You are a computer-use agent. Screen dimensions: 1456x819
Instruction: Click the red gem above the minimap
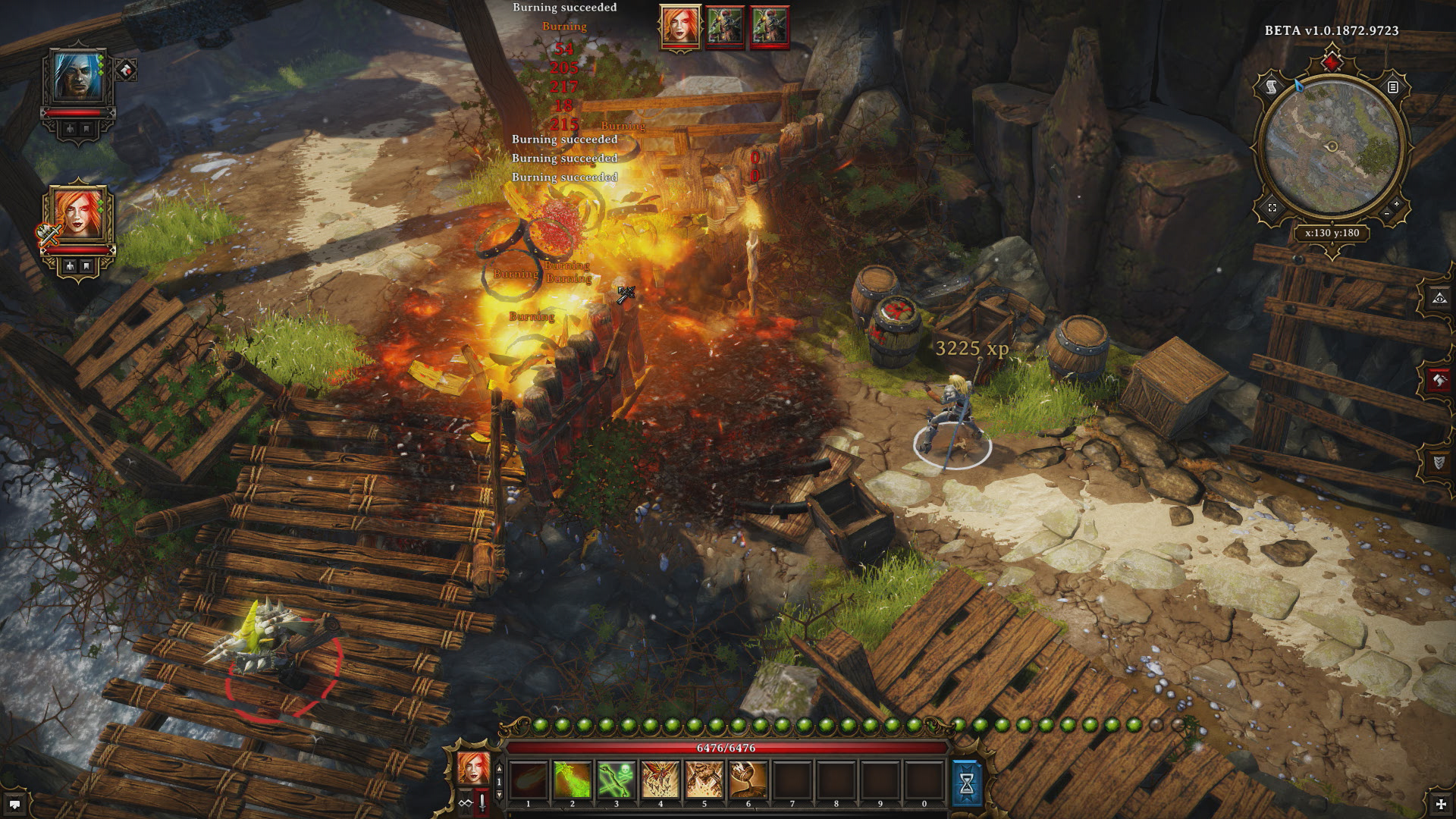(1332, 60)
